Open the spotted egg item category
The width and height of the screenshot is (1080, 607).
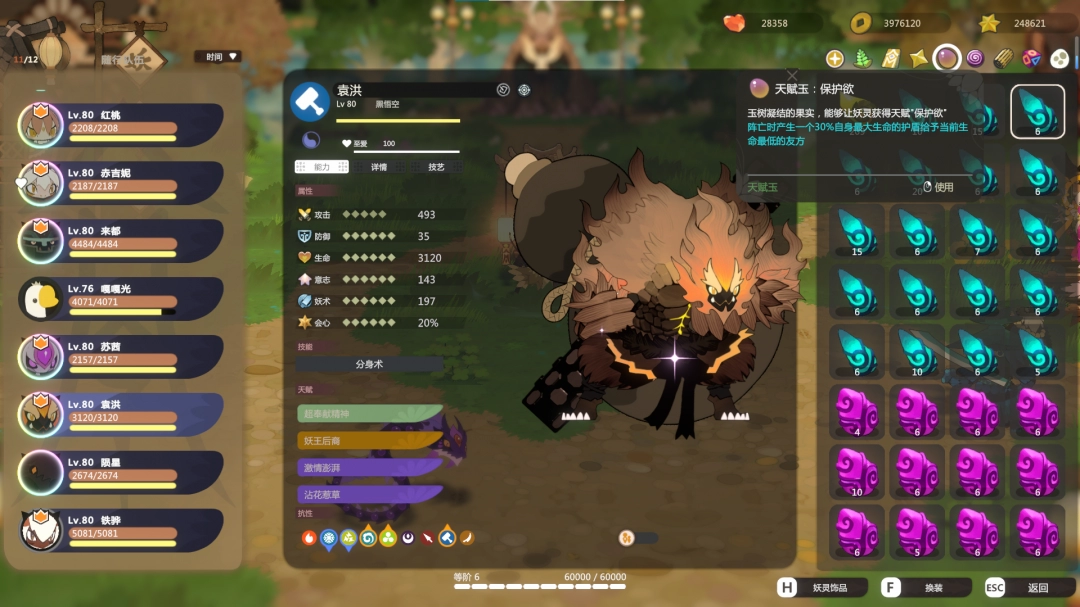(x=1059, y=59)
